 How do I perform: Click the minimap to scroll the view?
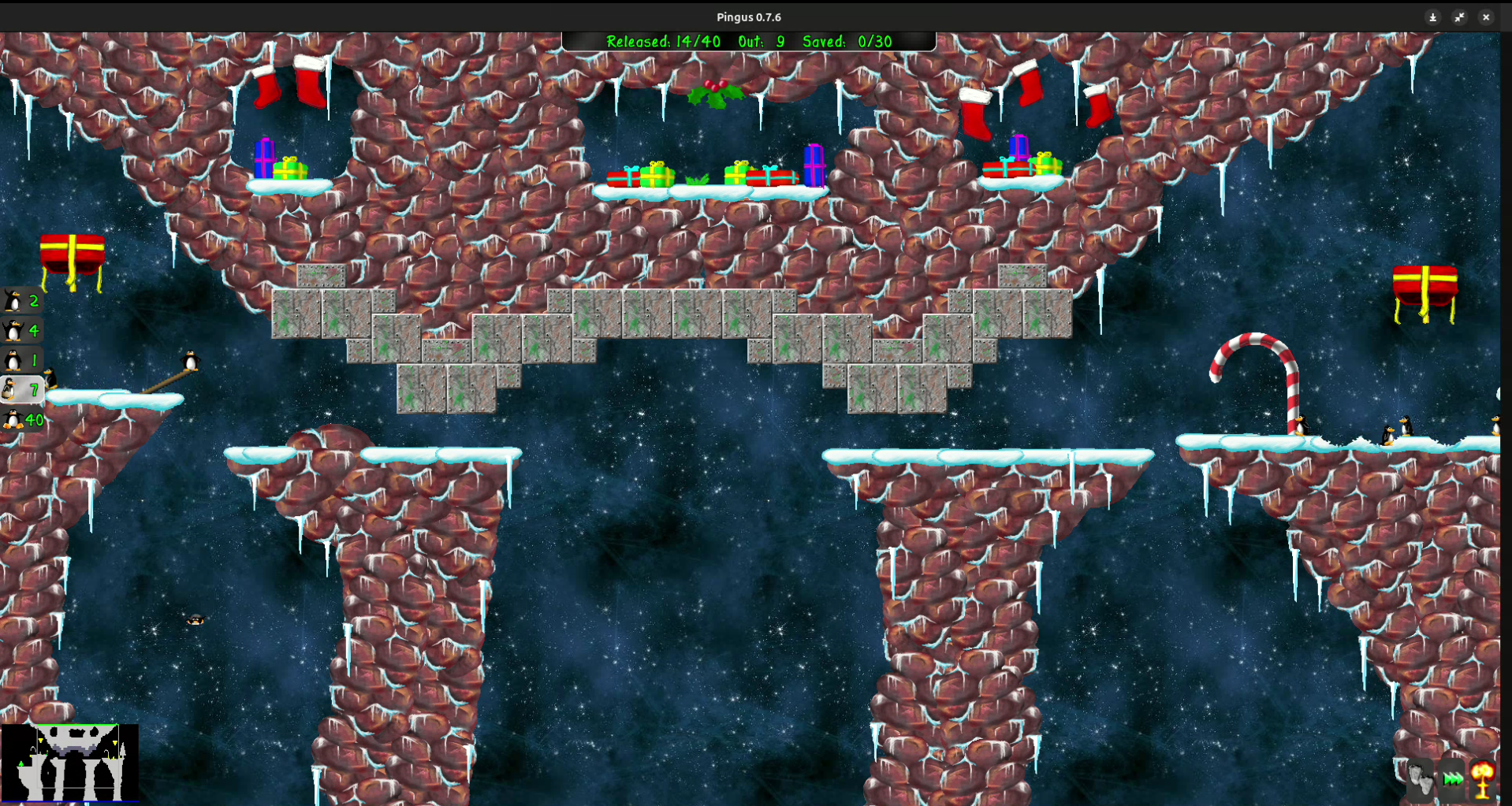(69, 764)
